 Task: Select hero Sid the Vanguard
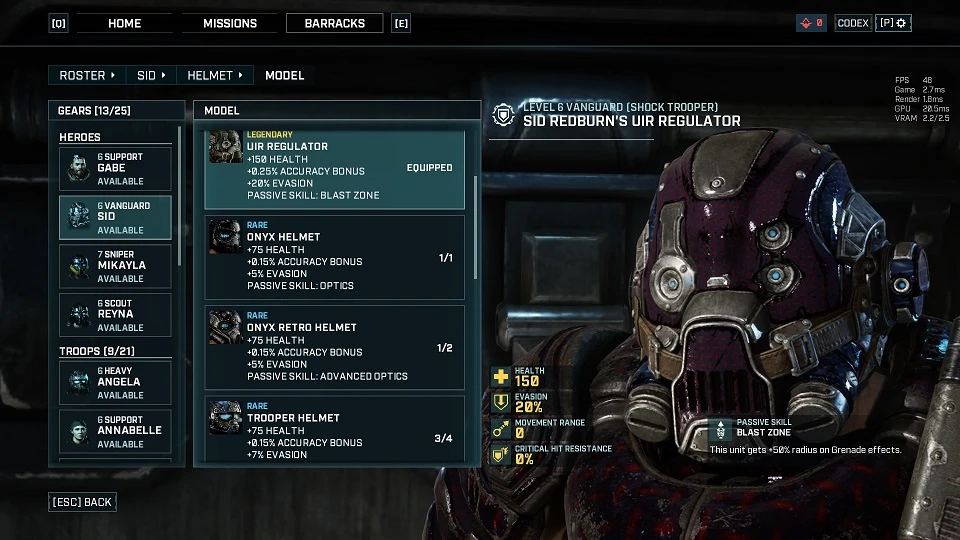click(115, 217)
